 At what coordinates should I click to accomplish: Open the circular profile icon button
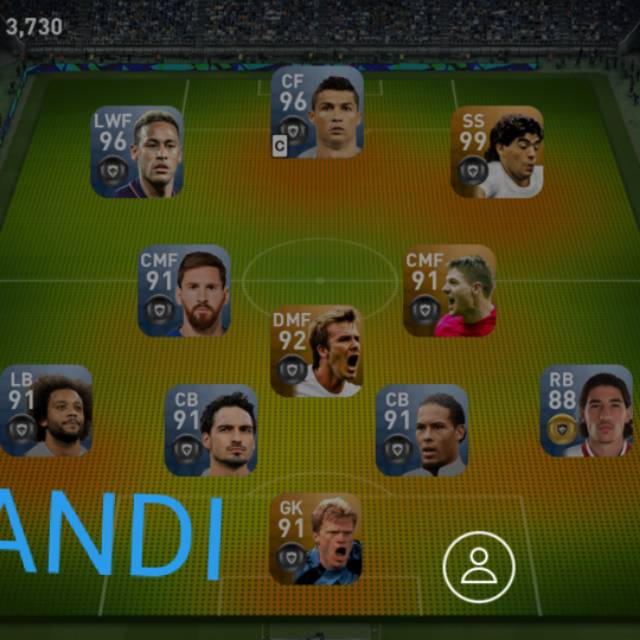[x=479, y=567]
